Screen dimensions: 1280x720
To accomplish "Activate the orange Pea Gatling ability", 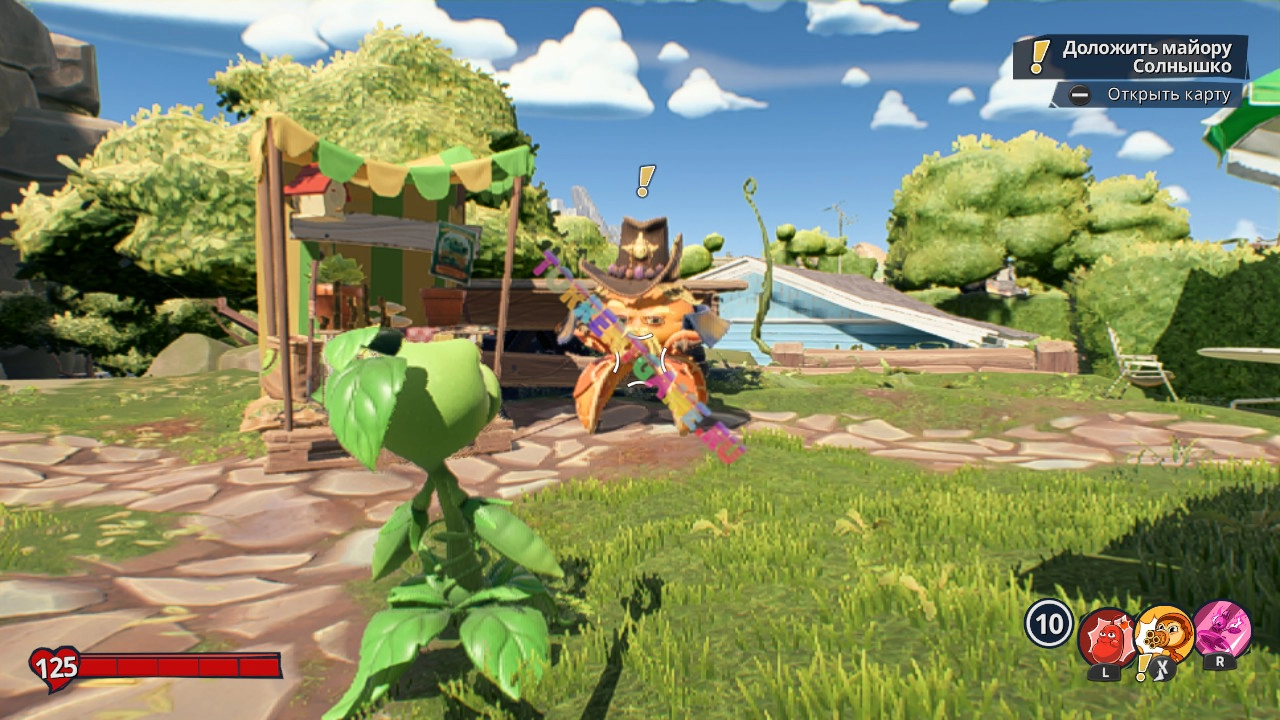I will (1164, 633).
